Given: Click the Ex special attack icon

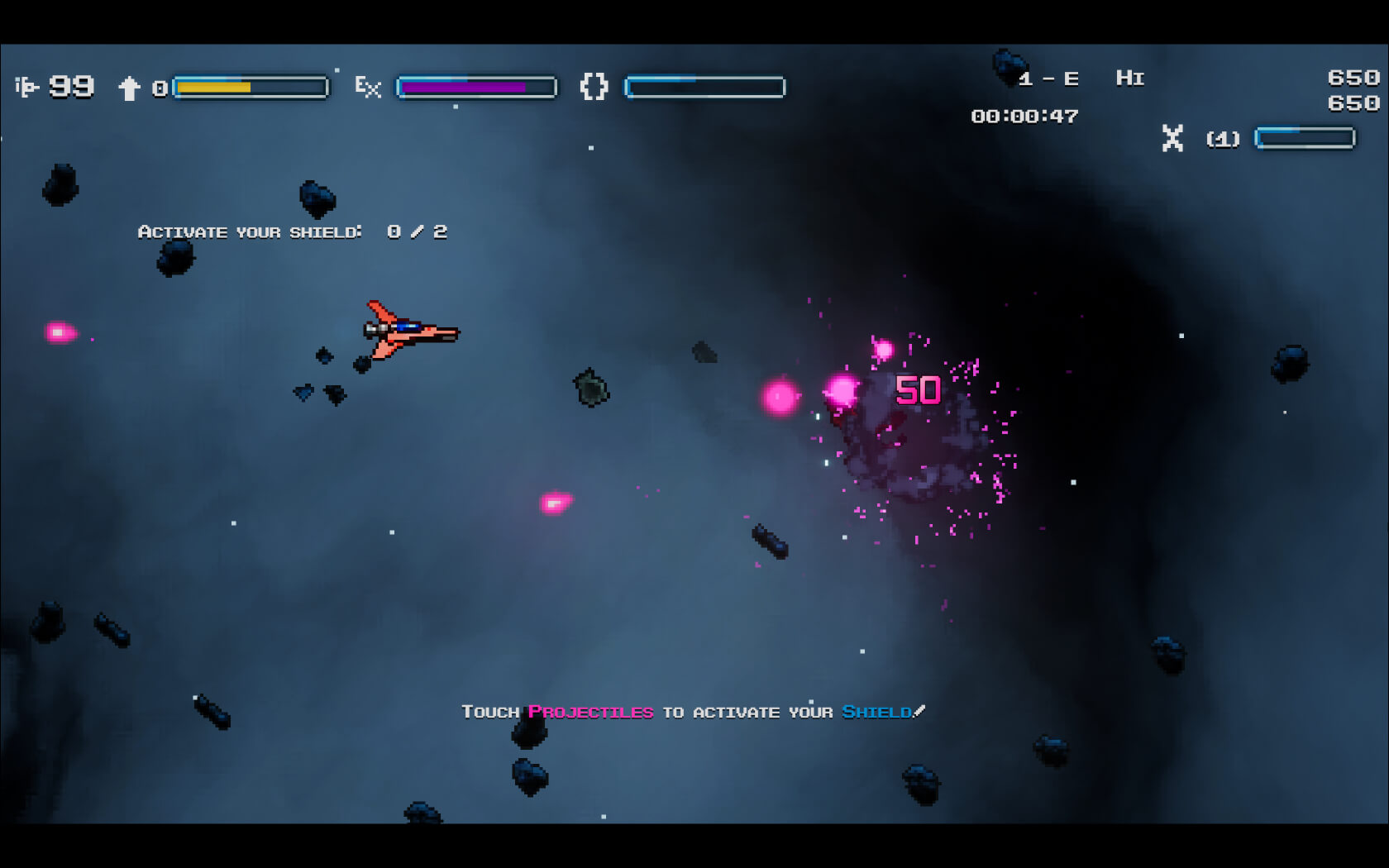Looking at the screenshot, I should coord(368,87).
